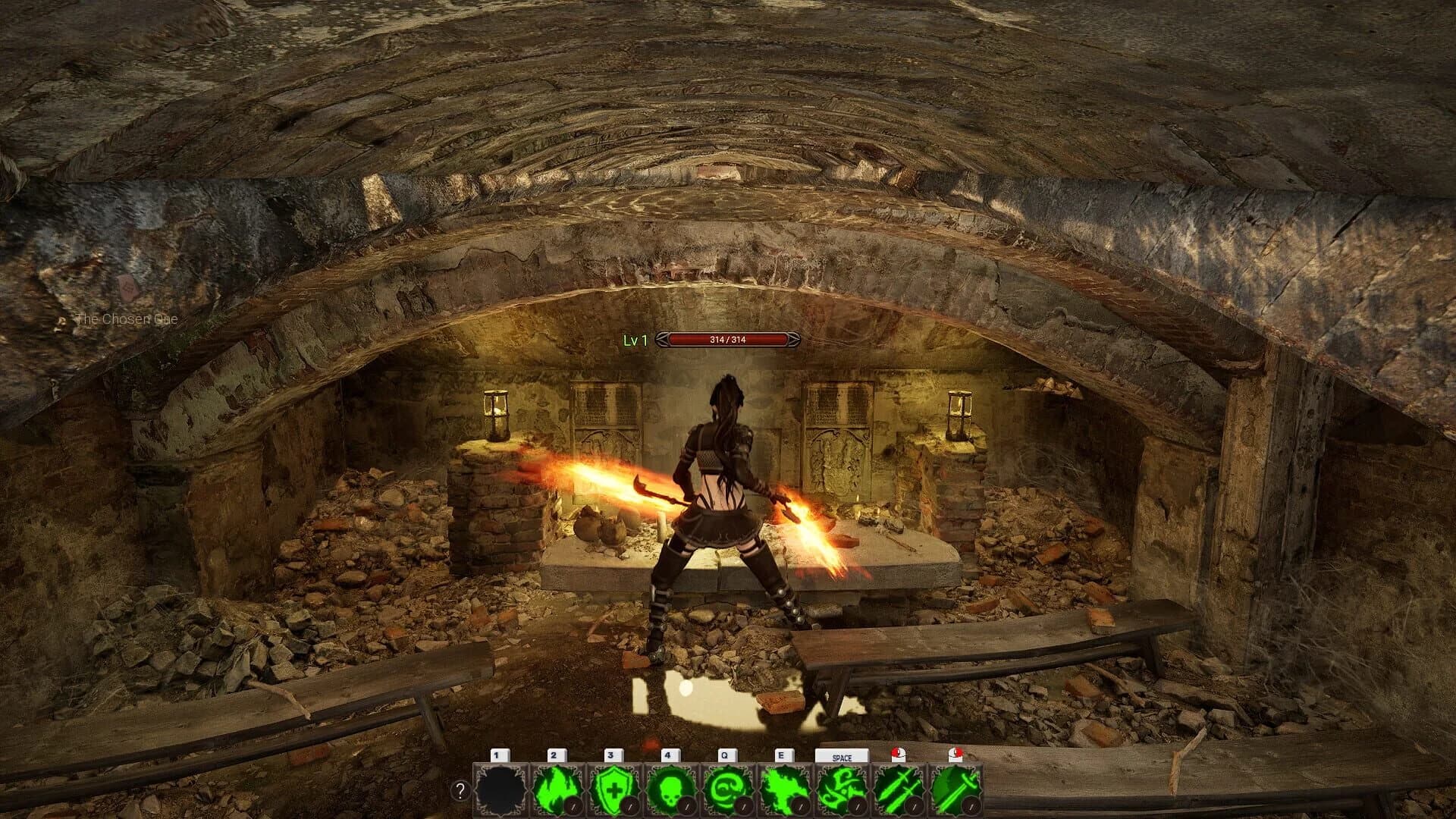Select the crossed-swords attack icon near the hotbar end

point(899,789)
